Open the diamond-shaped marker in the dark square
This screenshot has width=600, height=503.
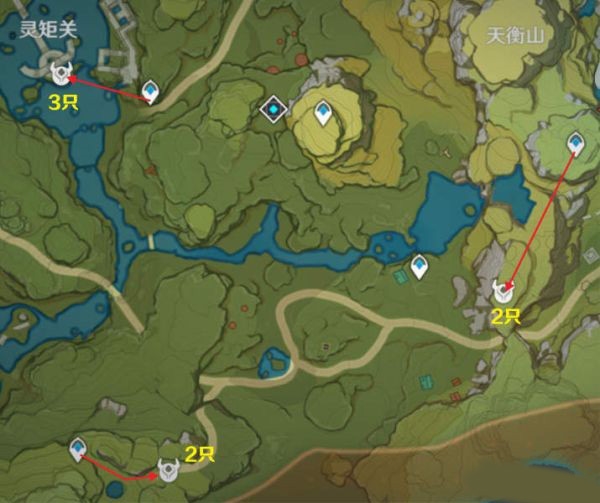coord(272,108)
